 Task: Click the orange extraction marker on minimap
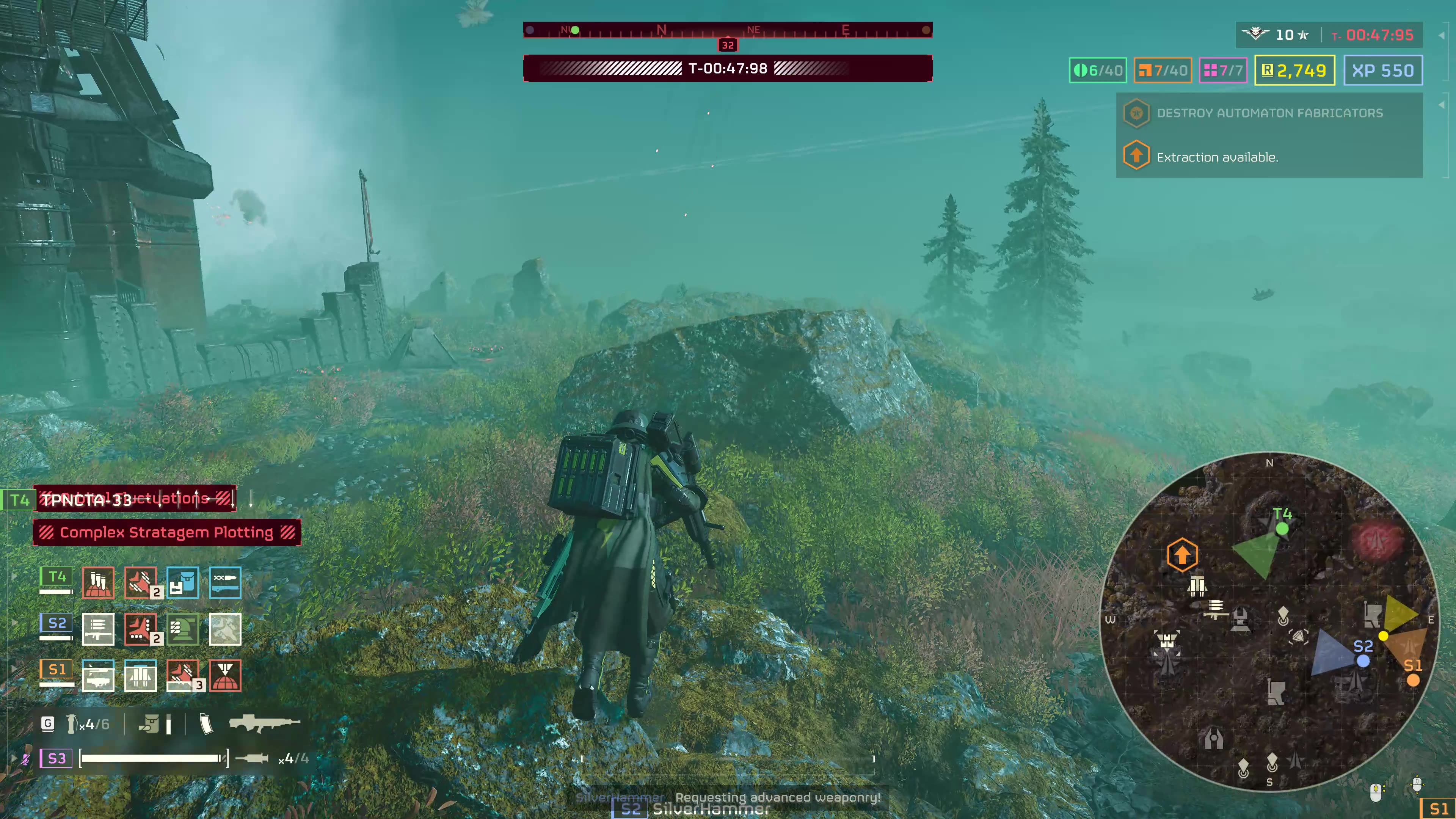(1182, 555)
